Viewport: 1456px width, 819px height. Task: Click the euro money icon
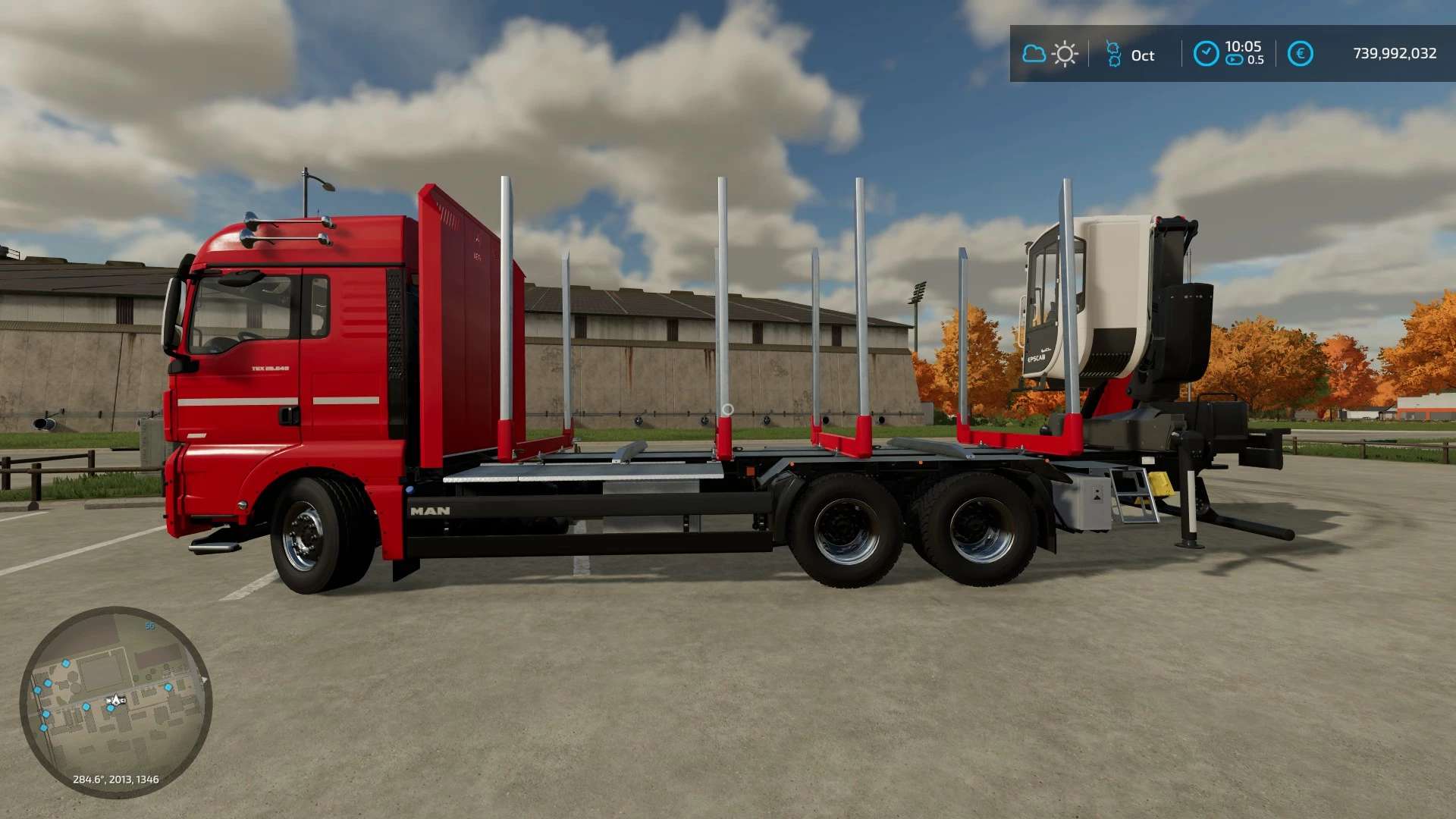pyautogui.click(x=1300, y=54)
